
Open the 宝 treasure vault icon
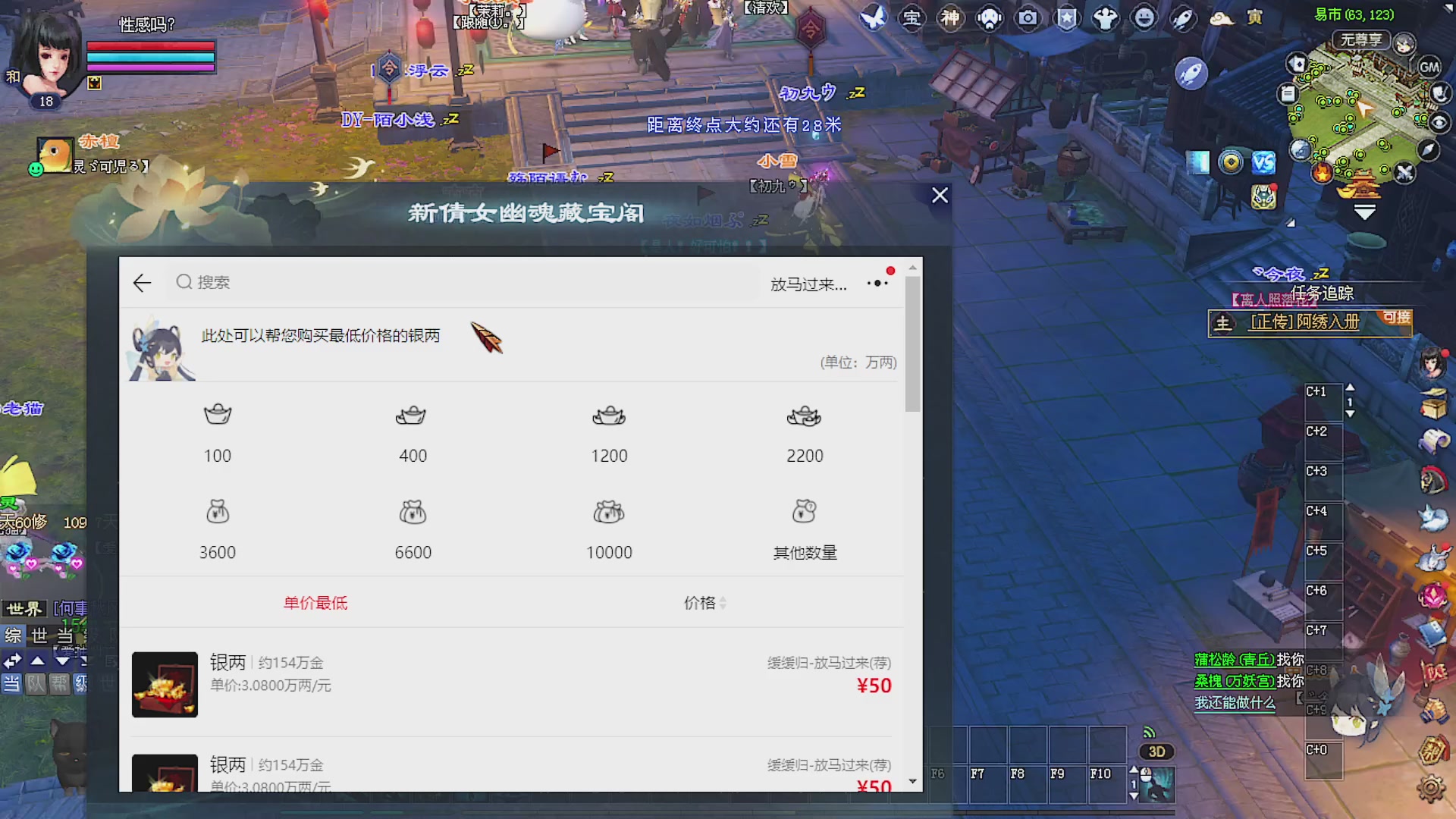tap(912, 19)
